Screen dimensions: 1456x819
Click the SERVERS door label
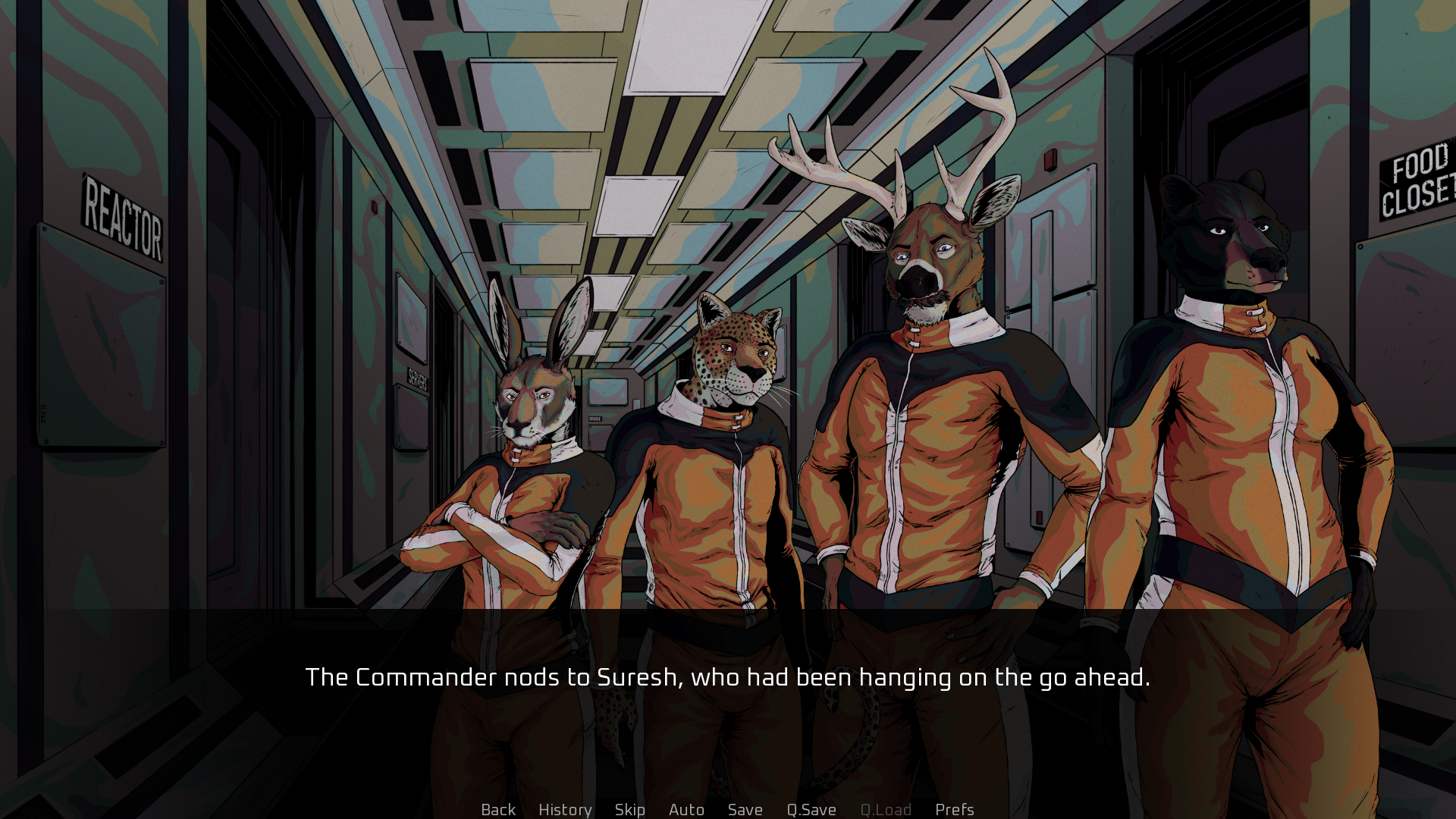pyautogui.click(x=418, y=378)
